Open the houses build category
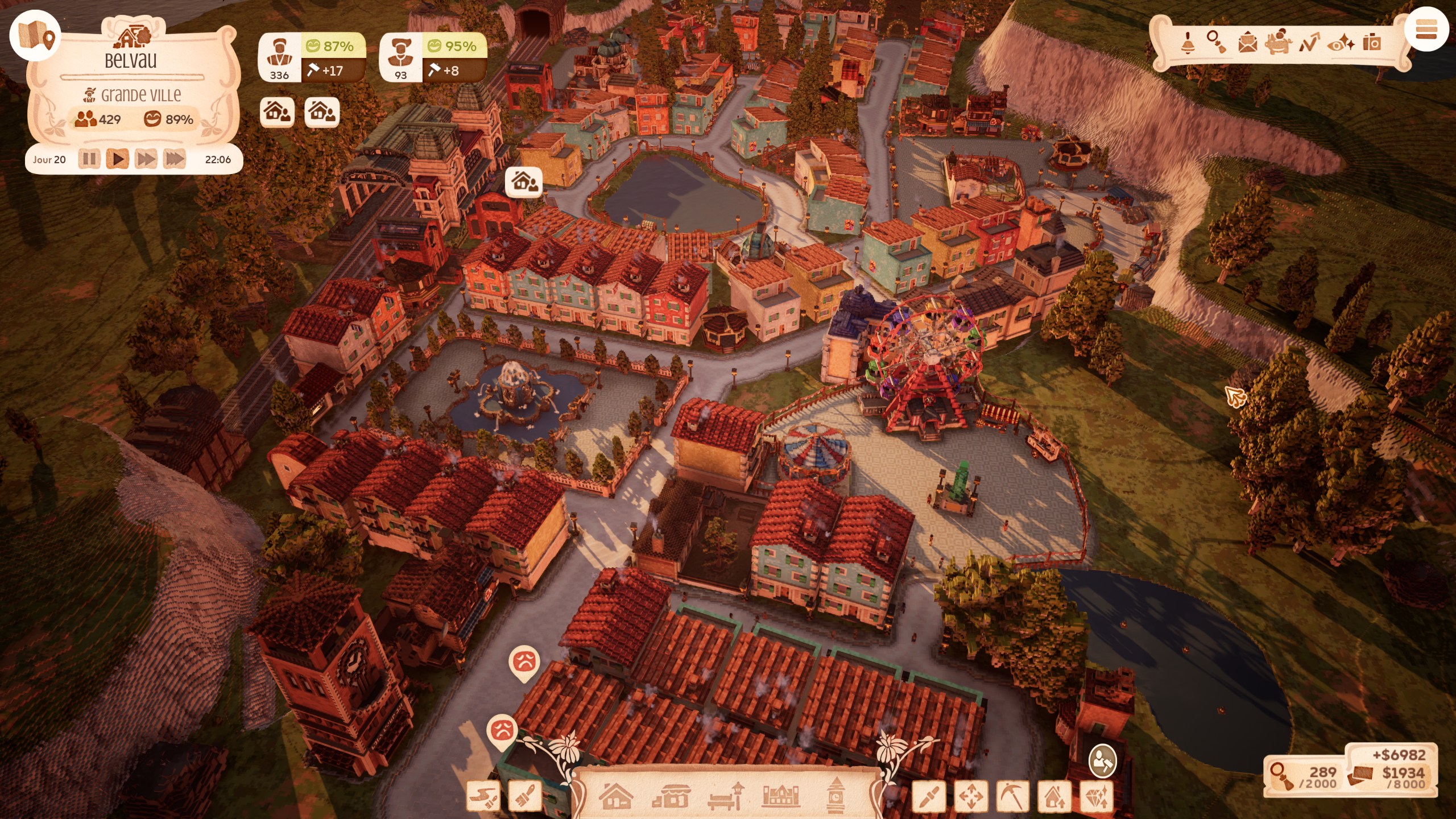 [615, 796]
